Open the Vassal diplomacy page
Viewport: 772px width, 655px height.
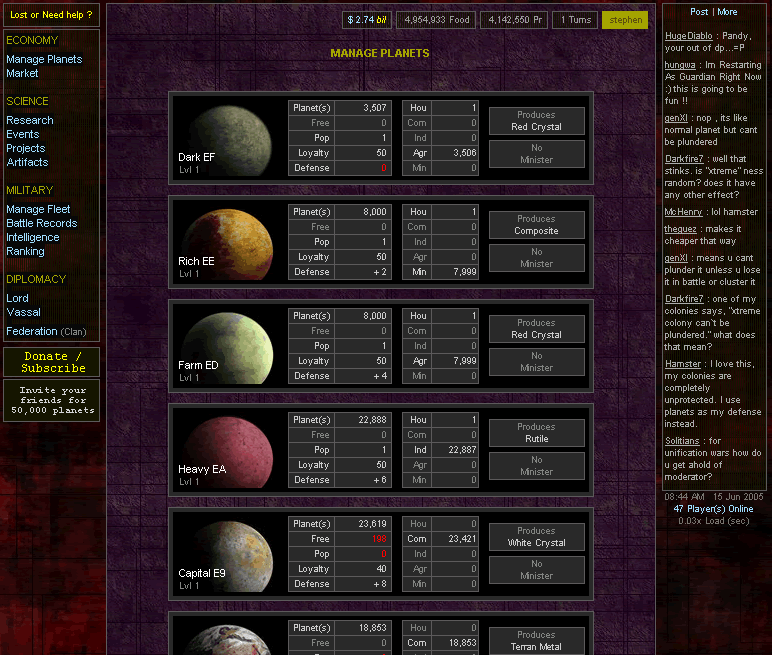coord(24,312)
